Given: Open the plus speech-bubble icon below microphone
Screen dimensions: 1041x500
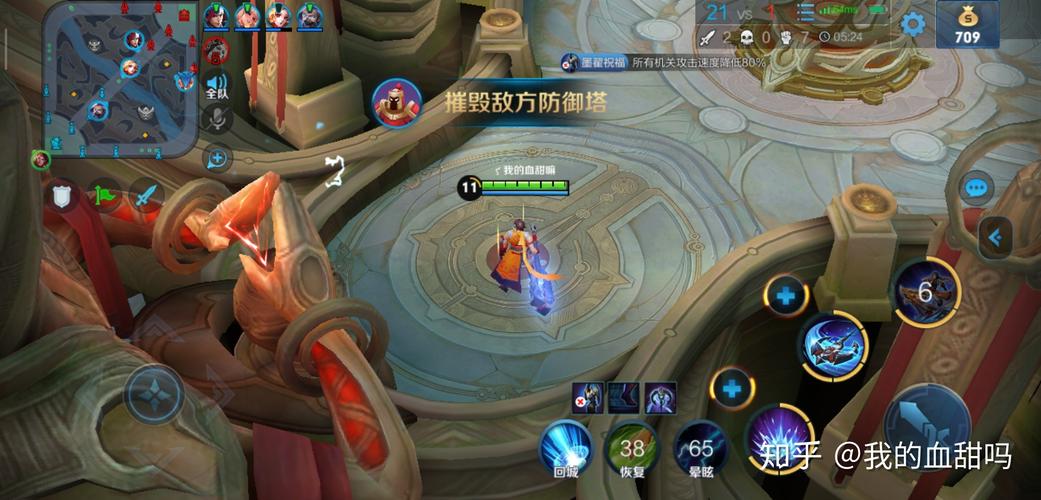Looking at the screenshot, I should point(216,158).
